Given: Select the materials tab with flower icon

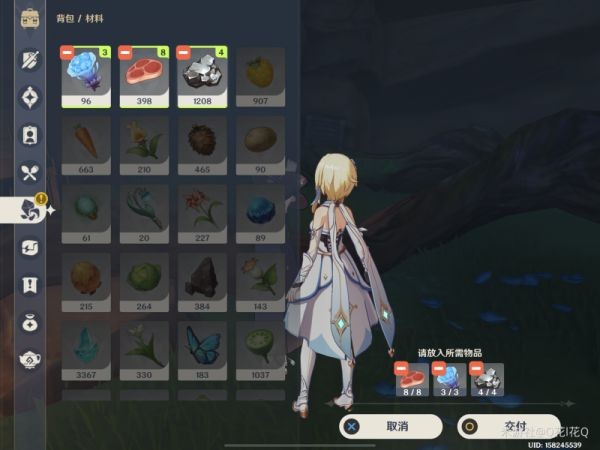Looking at the screenshot, I should click(x=30, y=210).
